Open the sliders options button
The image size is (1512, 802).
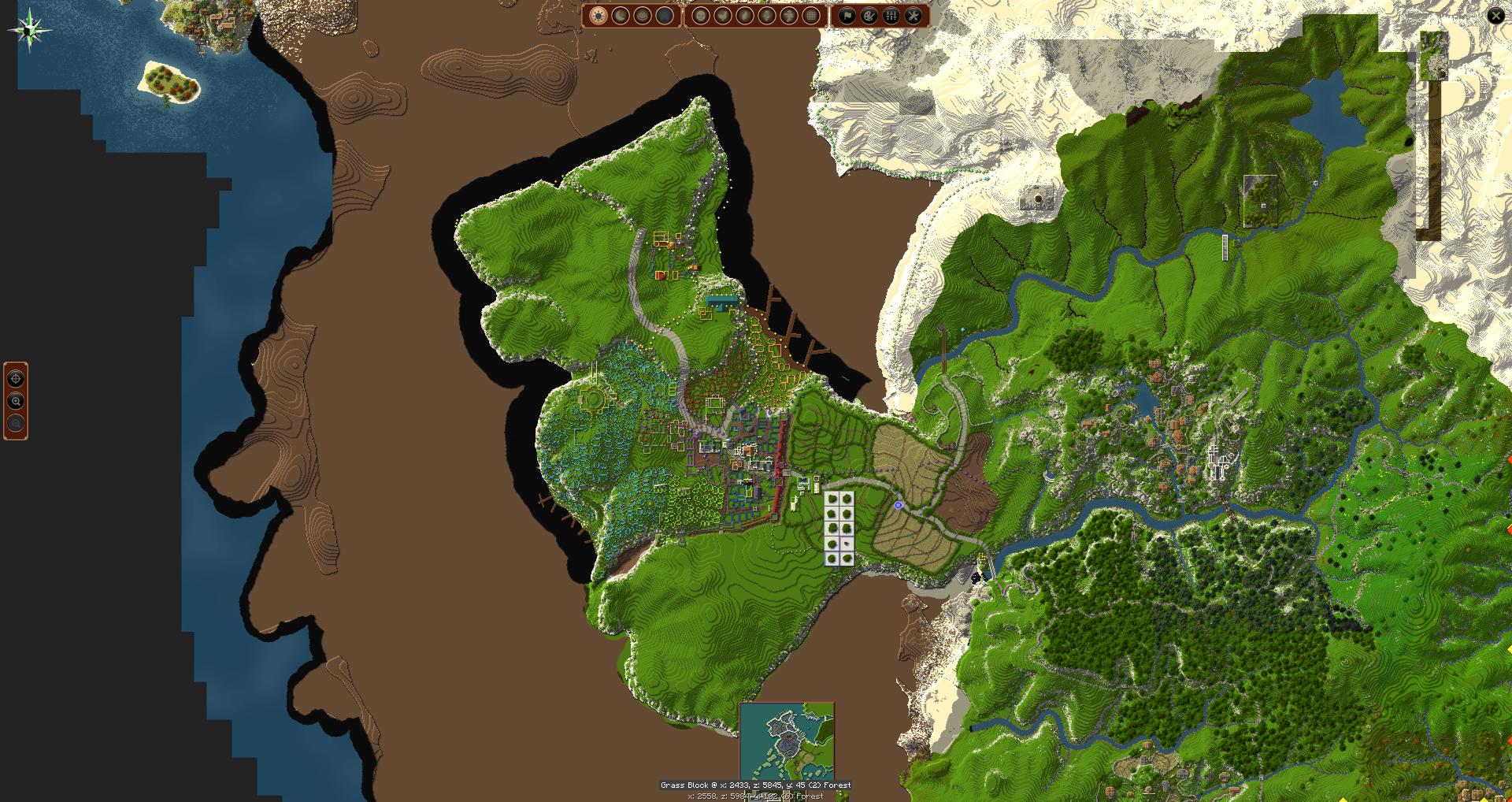pos(891,16)
